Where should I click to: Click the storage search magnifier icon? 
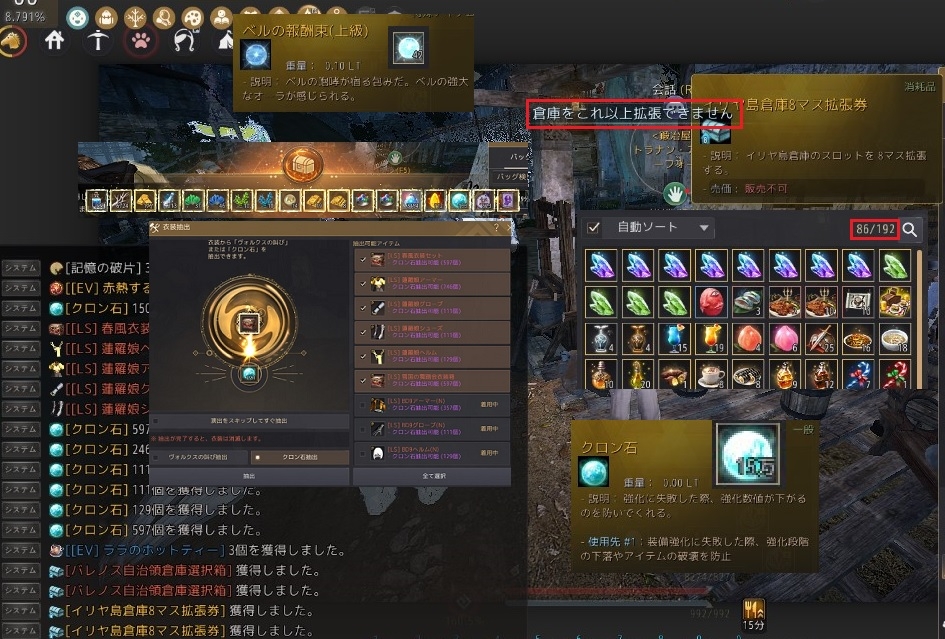click(910, 230)
